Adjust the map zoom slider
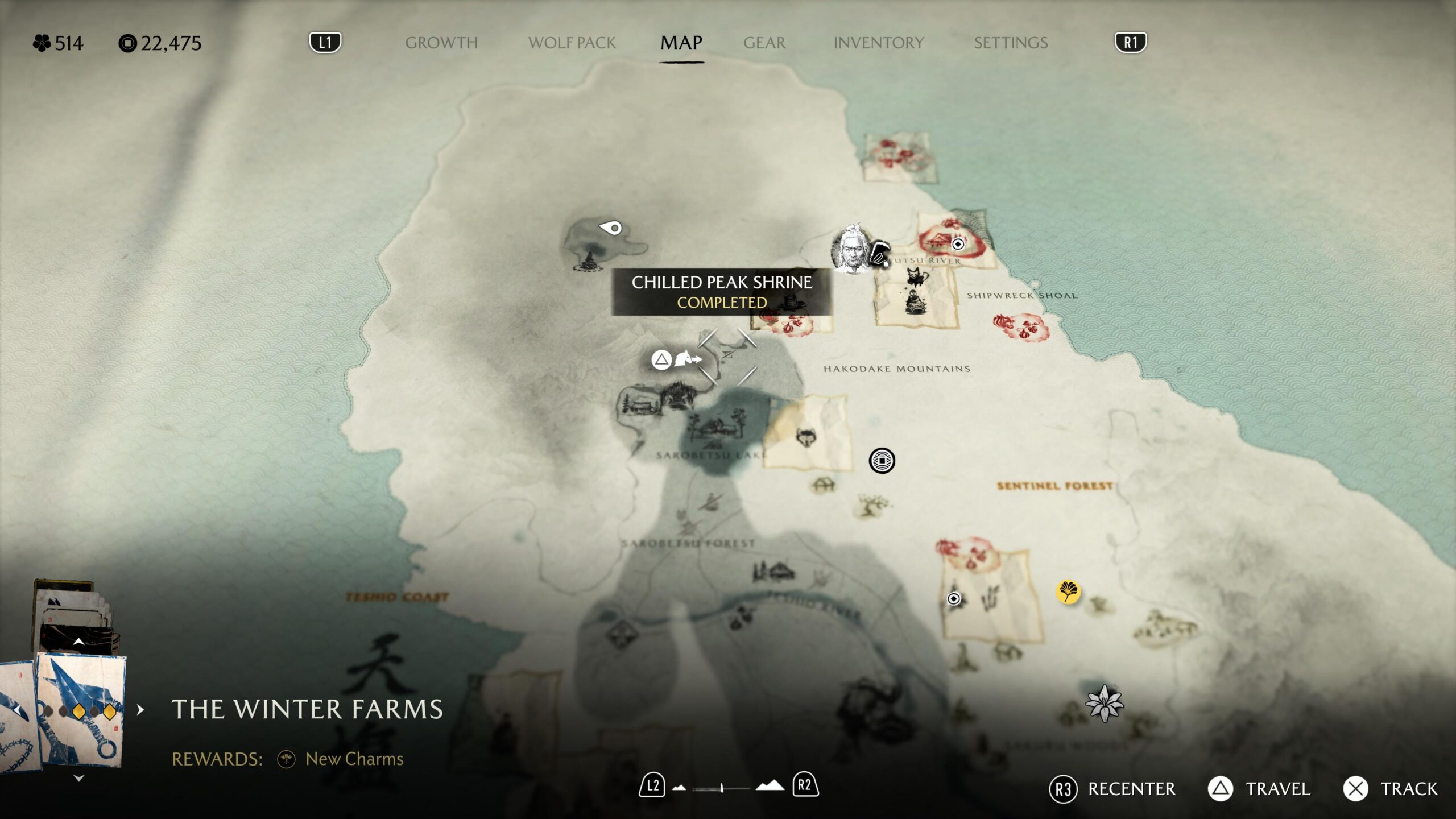Viewport: 1456px width, 819px height. coord(721,788)
